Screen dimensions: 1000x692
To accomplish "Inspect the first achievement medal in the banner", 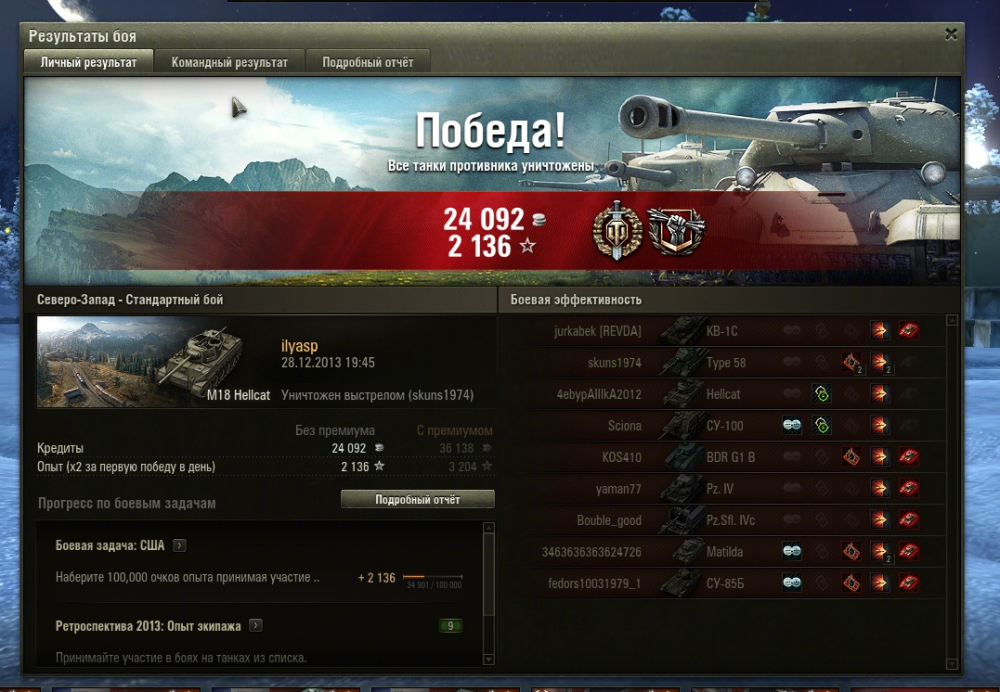I will pos(618,232).
